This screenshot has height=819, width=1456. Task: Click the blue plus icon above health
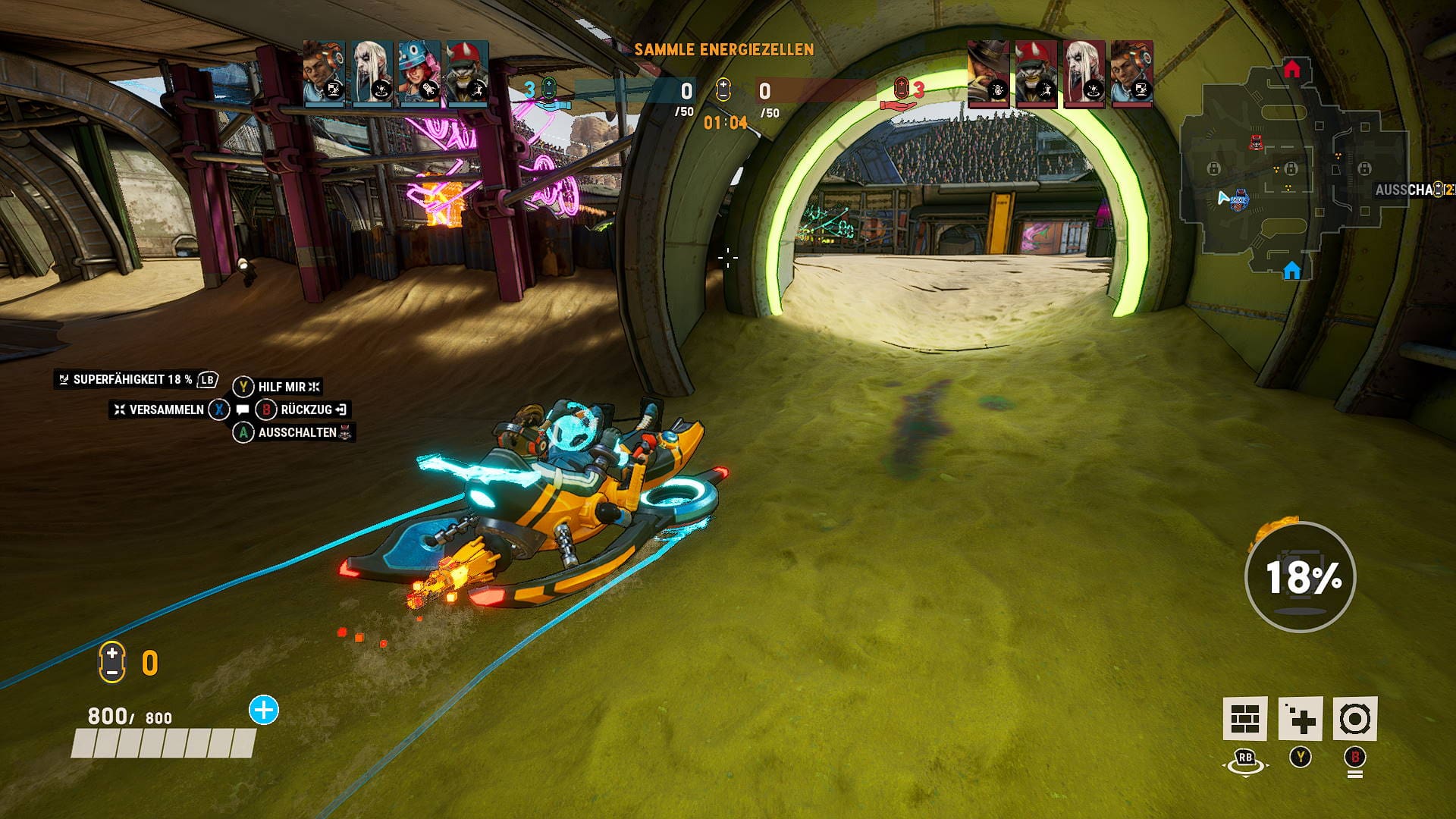tap(264, 711)
